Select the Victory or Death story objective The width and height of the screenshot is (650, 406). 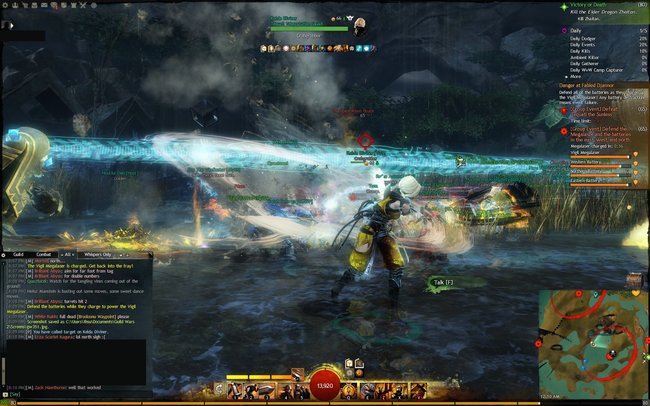click(598, 6)
